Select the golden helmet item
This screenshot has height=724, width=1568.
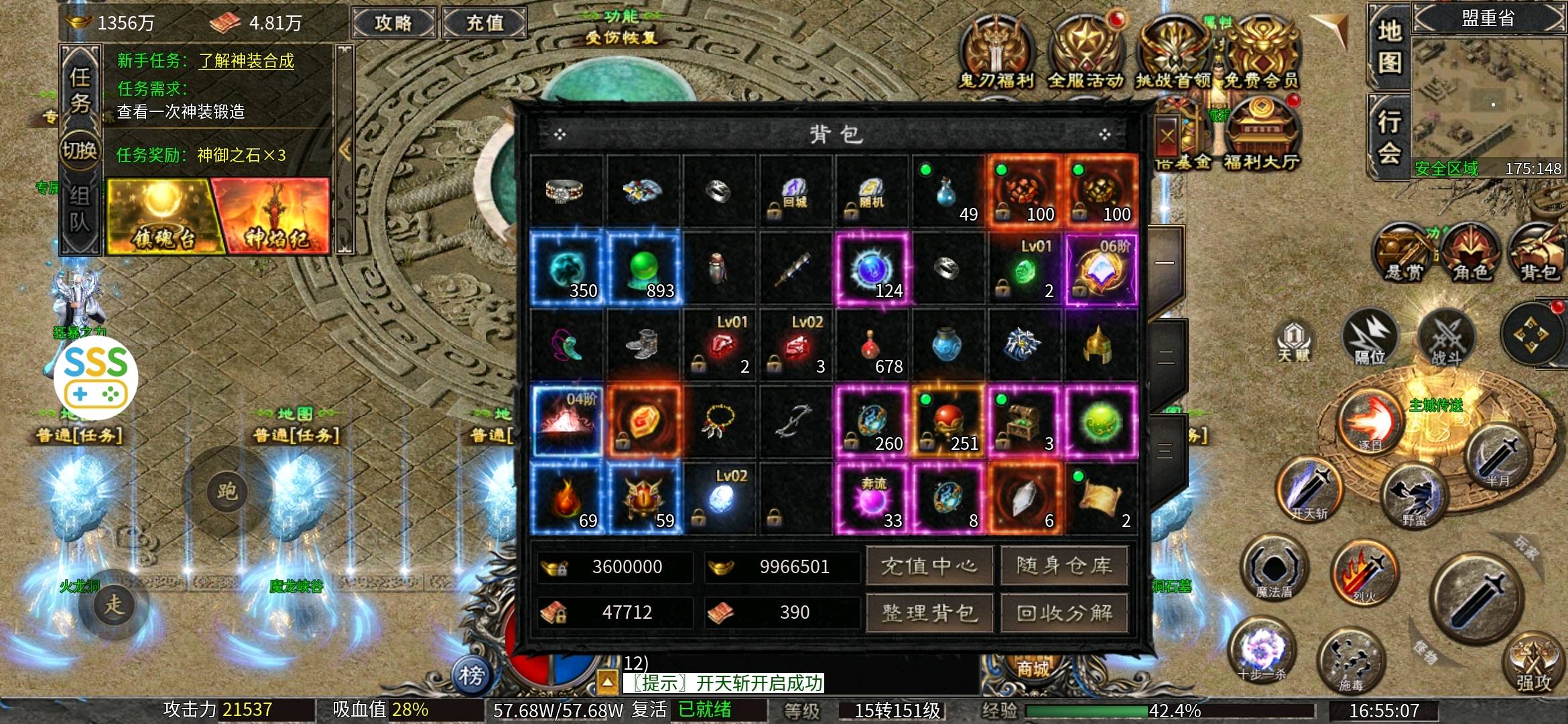coord(1099,347)
